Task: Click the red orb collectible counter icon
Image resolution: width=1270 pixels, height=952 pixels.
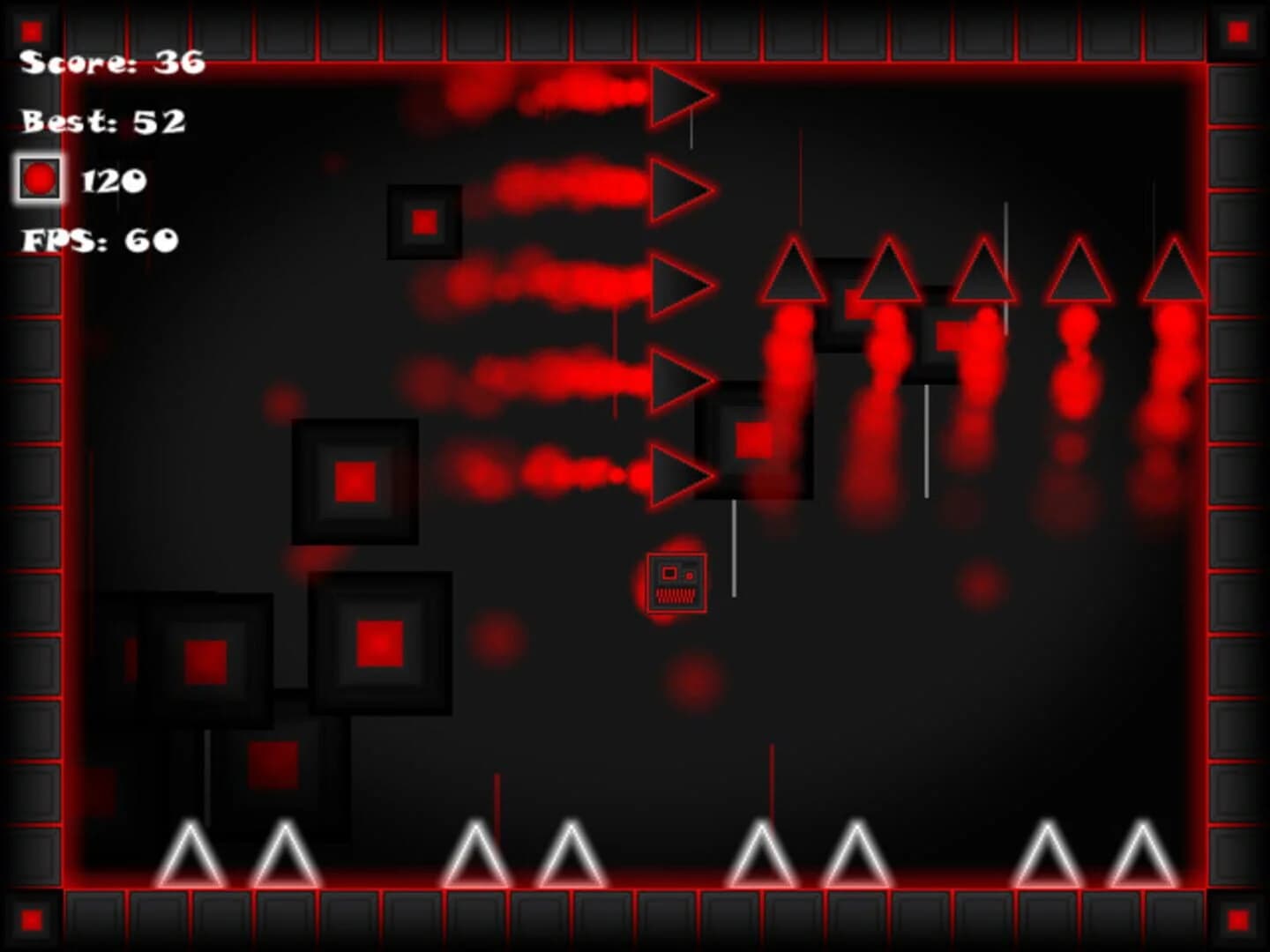Action: click(x=39, y=180)
